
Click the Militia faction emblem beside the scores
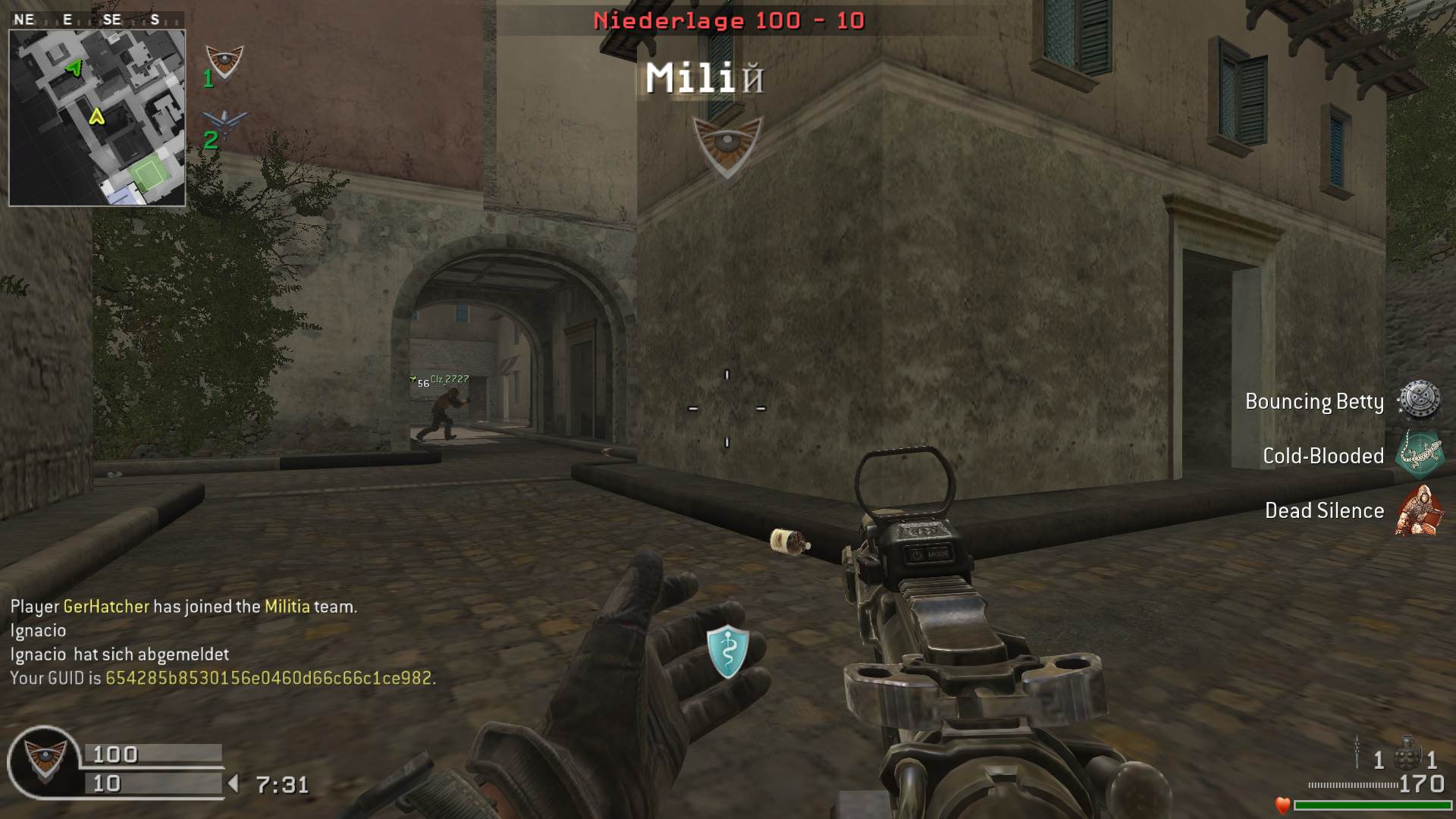[x=44, y=761]
